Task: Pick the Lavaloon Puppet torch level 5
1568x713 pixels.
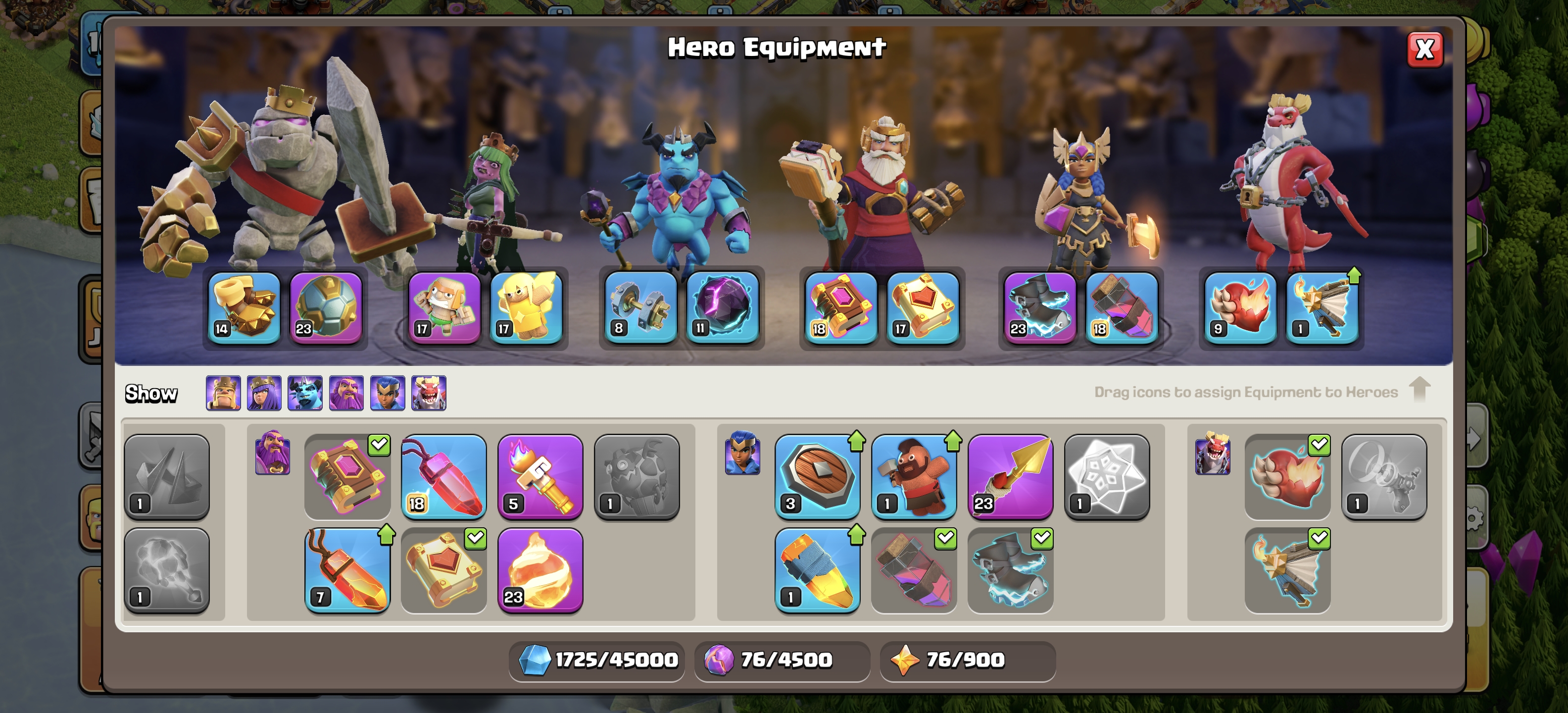Action: [x=540, y=477]
